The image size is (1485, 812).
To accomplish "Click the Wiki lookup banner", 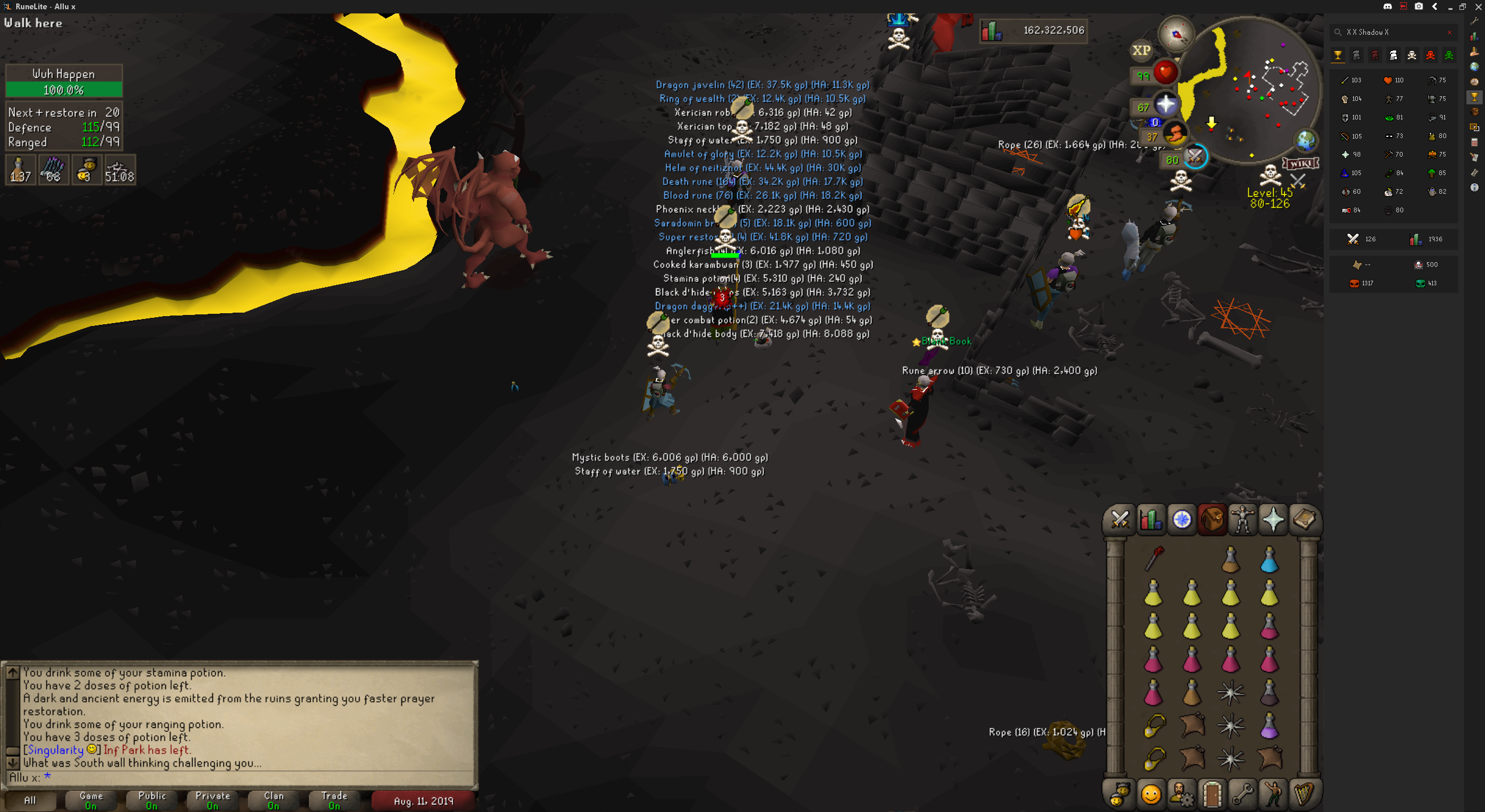I will click(1301, 164).
